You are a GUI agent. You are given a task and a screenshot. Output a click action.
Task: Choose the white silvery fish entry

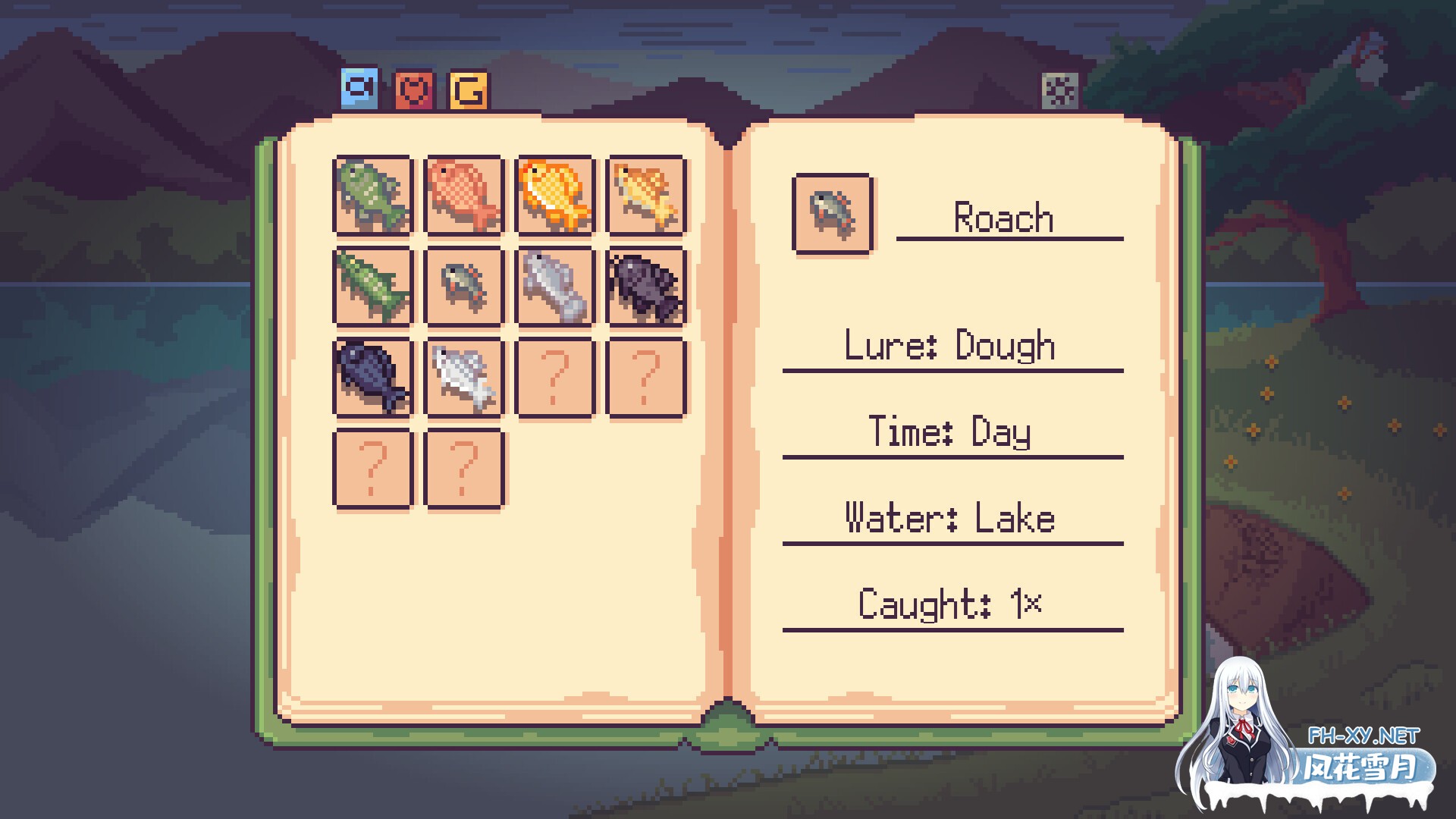coord(464,378)
